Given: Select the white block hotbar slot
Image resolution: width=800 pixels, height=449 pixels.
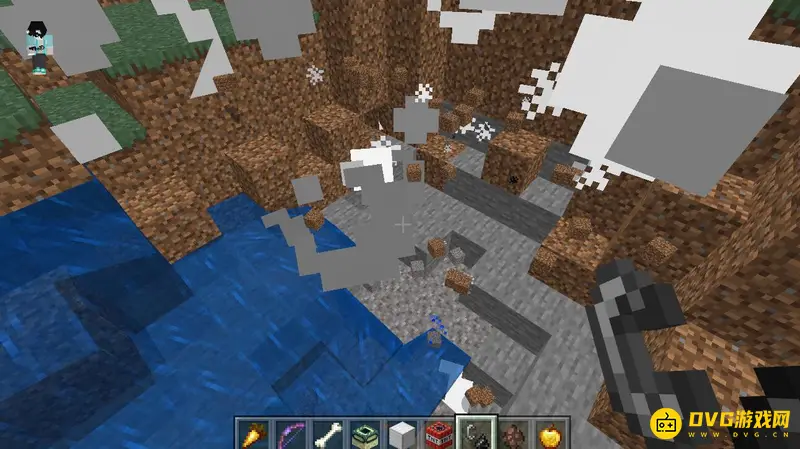Looking at the screenshot, I should 401,434.
